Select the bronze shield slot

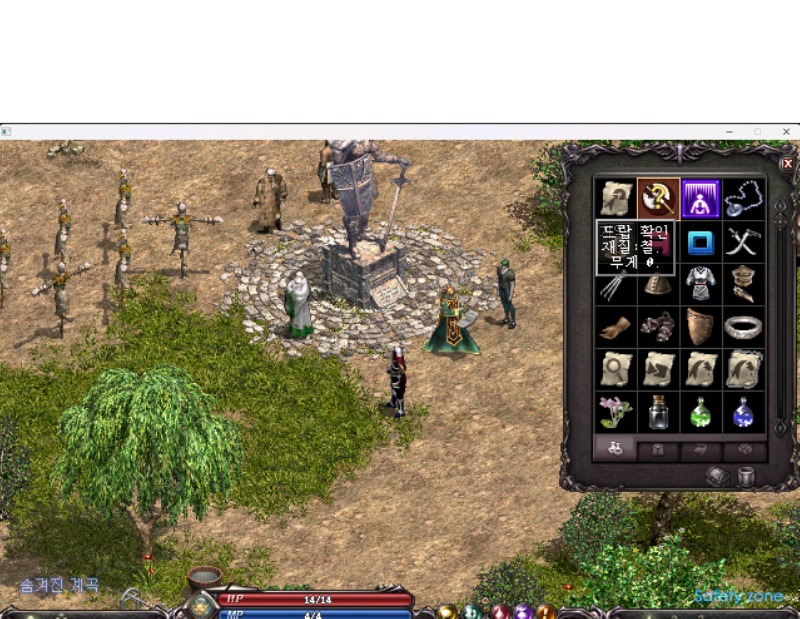tap(700, 327)
